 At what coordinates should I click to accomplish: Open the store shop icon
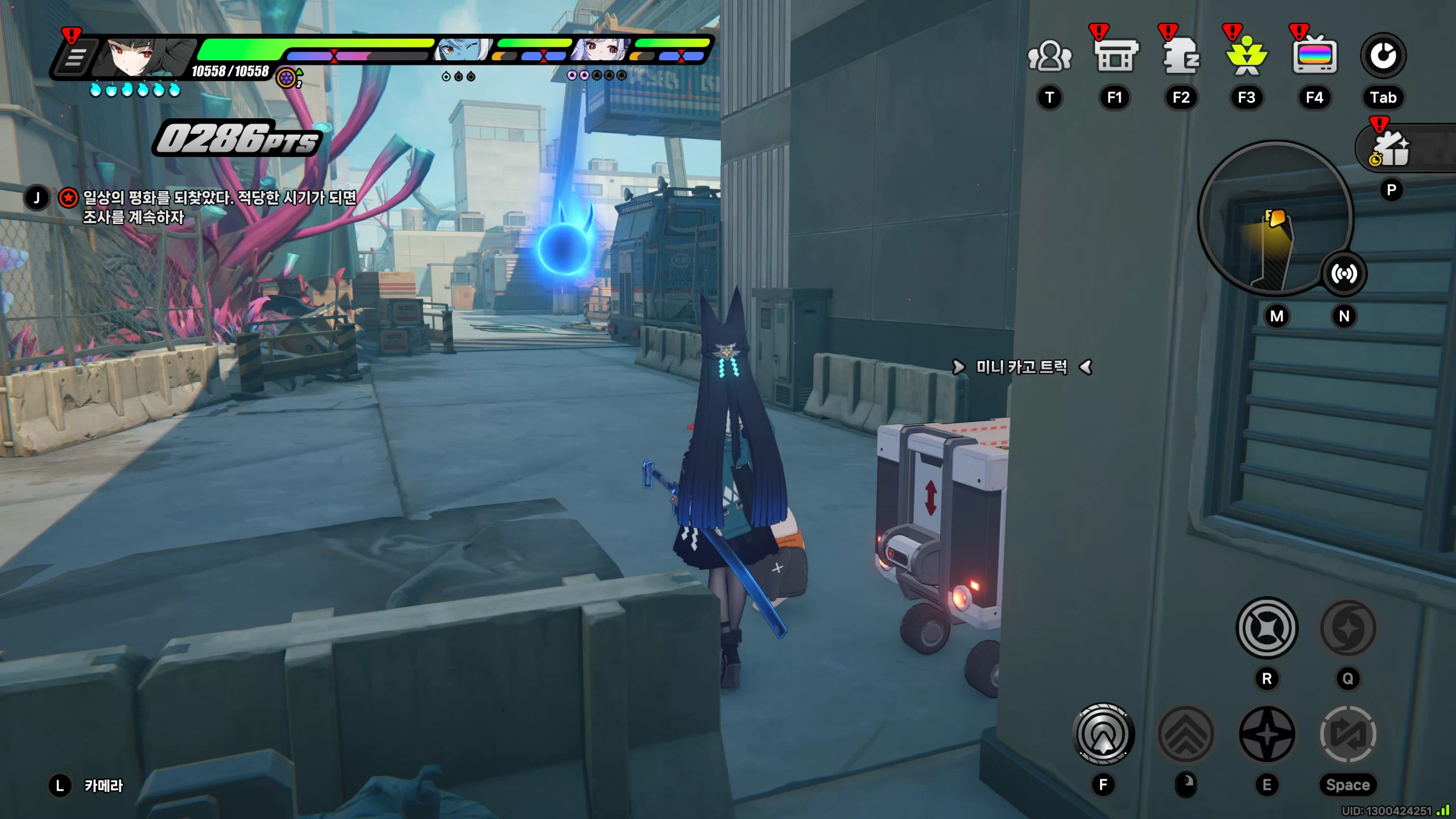coord(1115,56)
